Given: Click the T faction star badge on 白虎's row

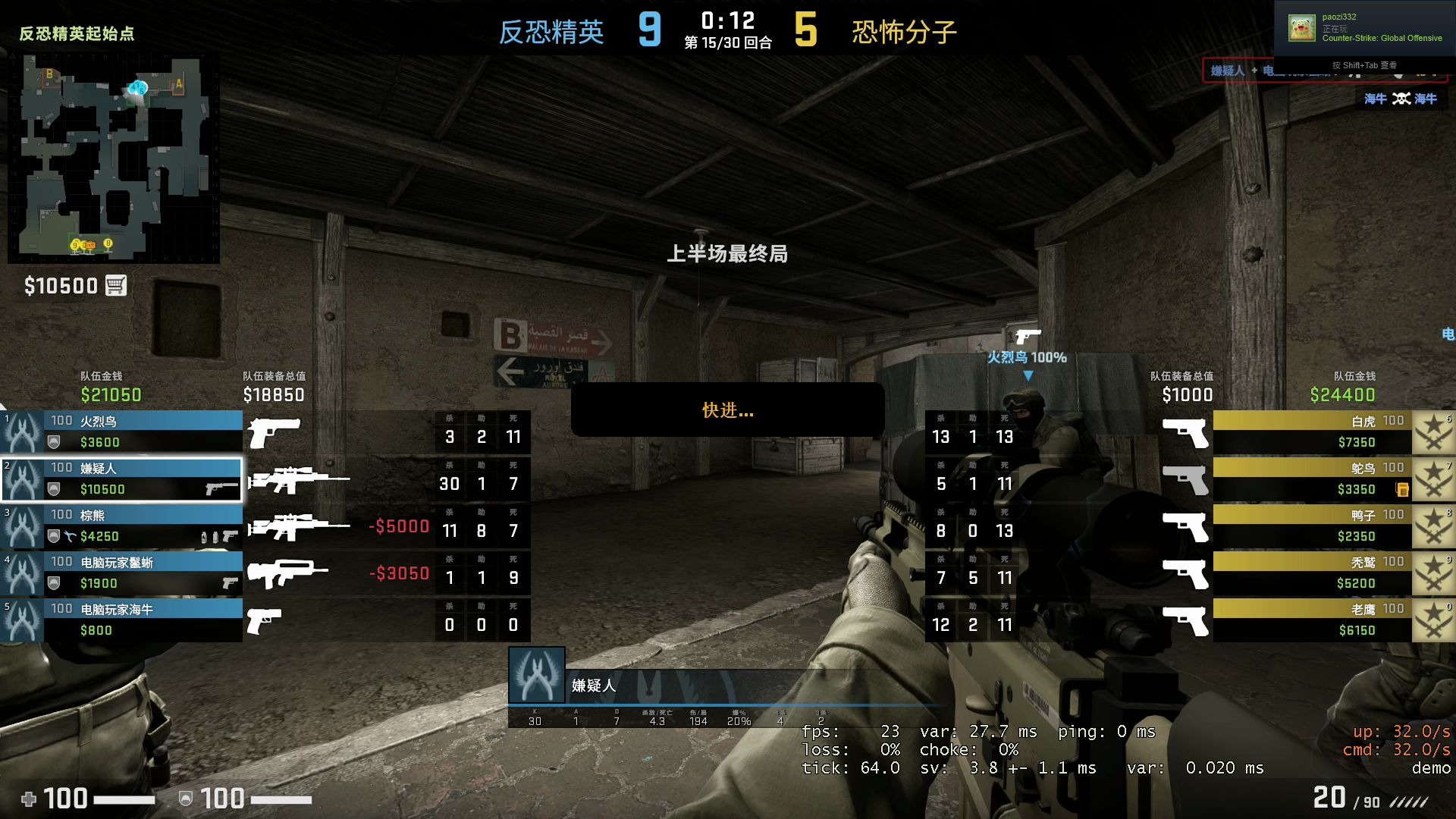Looking at the screenshot, I should pyautogui.click(x=1432, y=431).
